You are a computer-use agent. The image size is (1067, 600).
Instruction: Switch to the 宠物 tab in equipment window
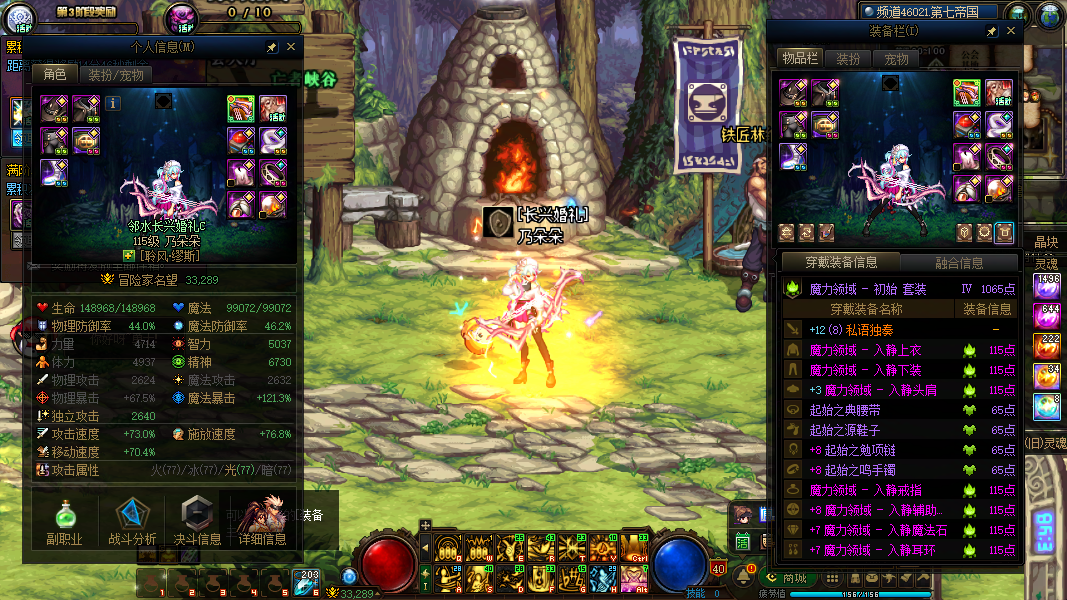(896, 59)
